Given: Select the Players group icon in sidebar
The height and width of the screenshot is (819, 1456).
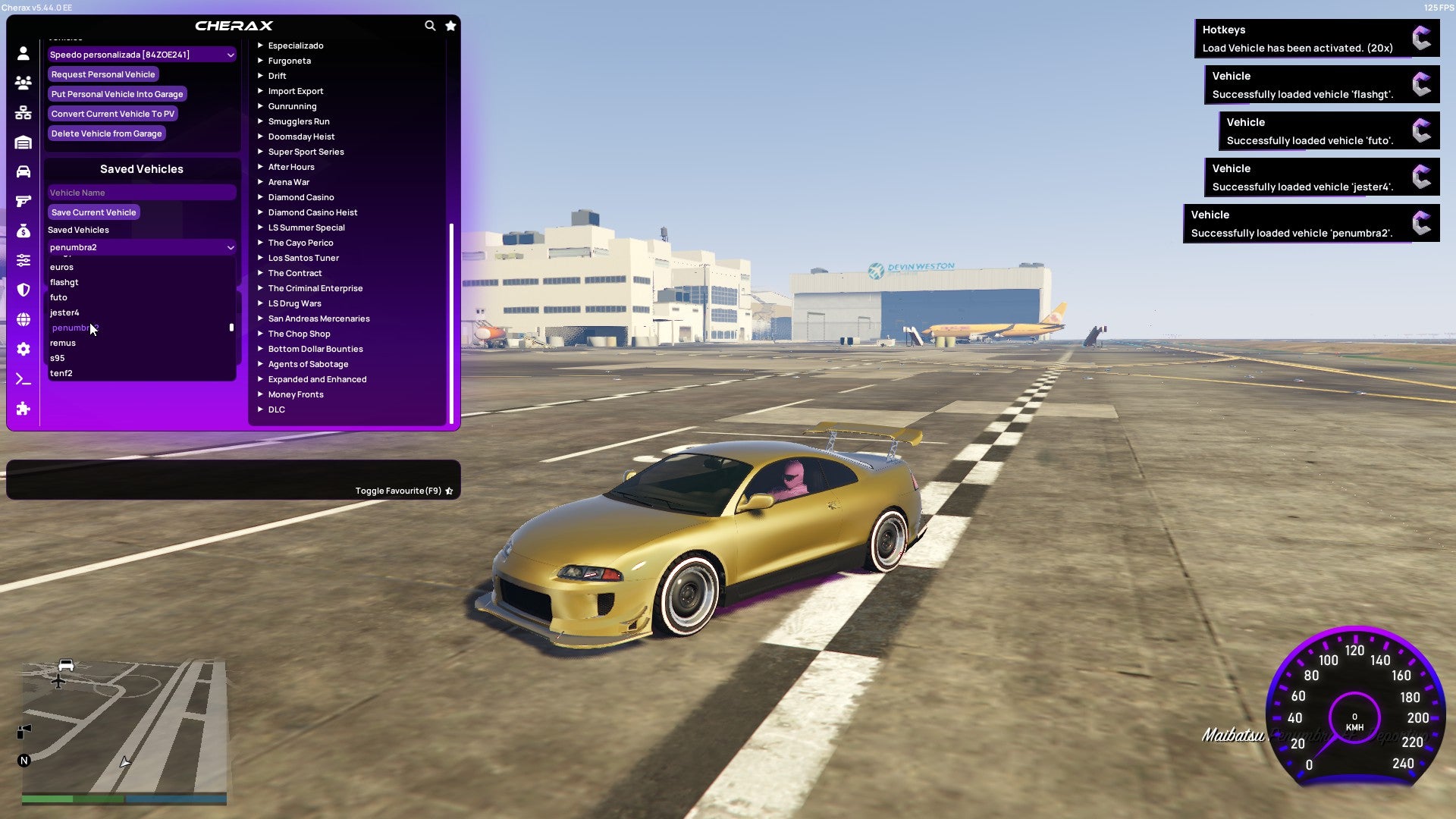Looking at the screenshot, I should 23,83.
